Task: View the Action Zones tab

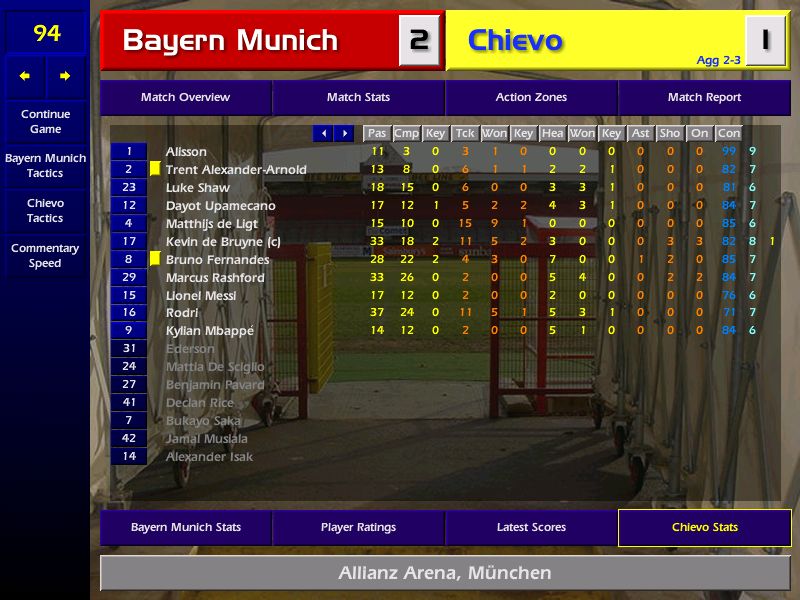Action: click(x=531, y=98)
